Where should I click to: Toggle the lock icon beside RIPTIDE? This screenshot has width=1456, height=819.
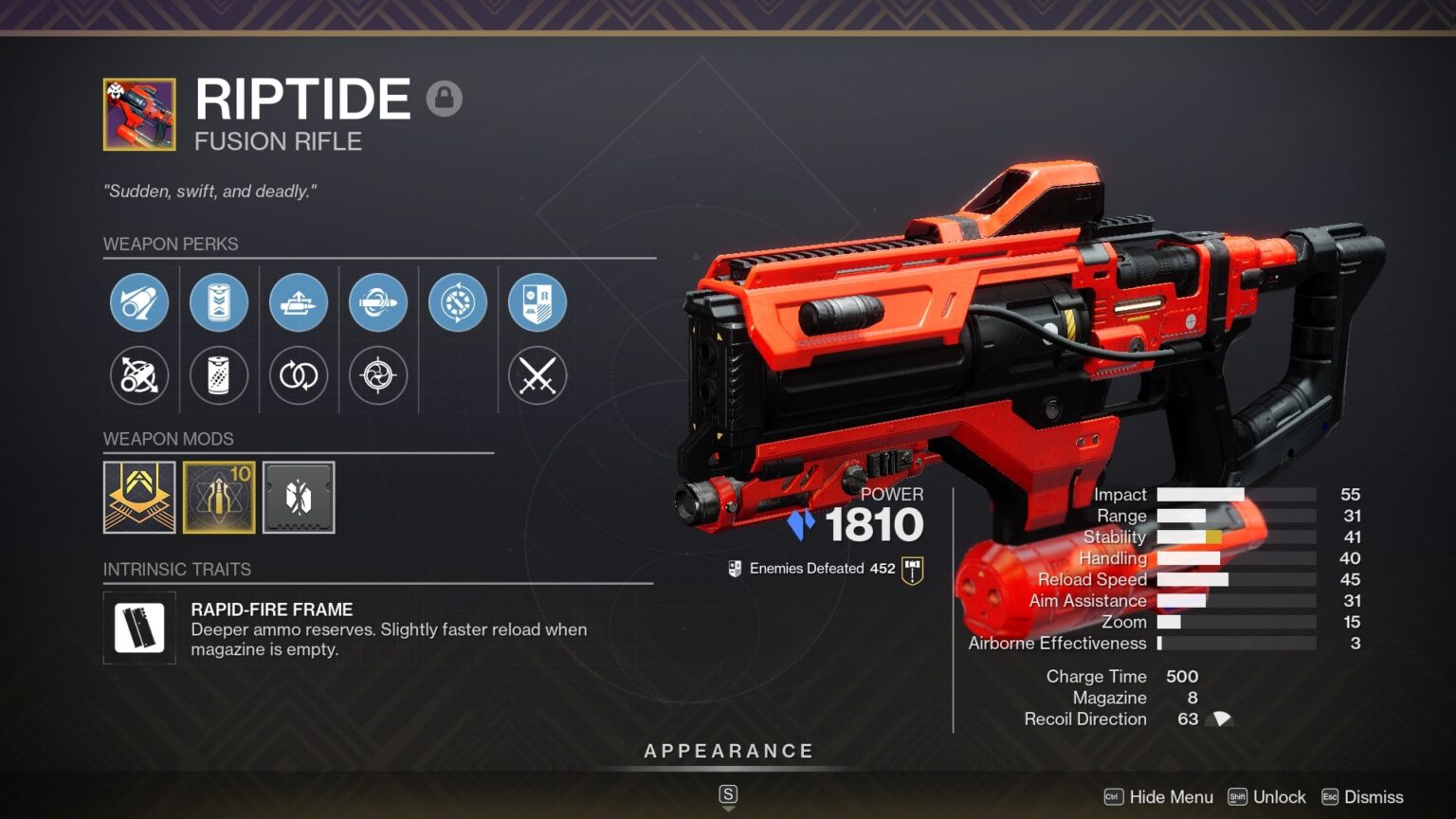click(445, 99)
